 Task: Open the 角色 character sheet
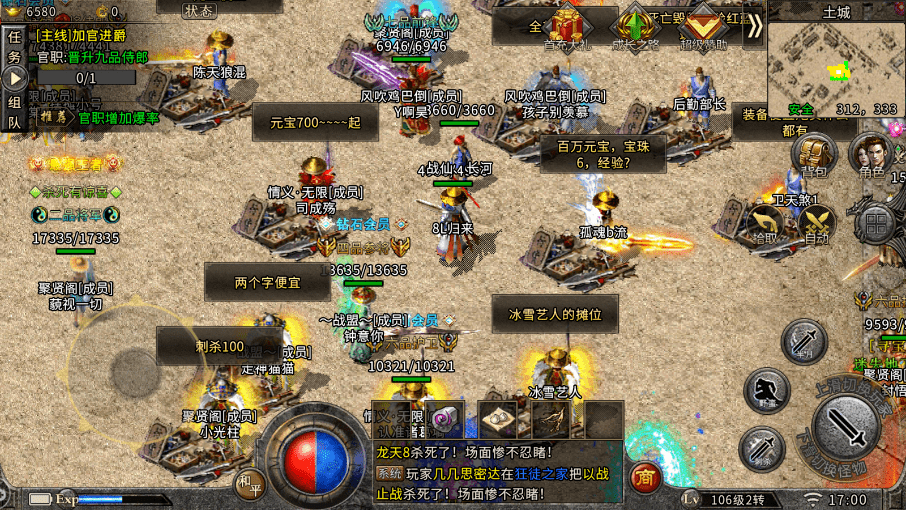point(870,156)
